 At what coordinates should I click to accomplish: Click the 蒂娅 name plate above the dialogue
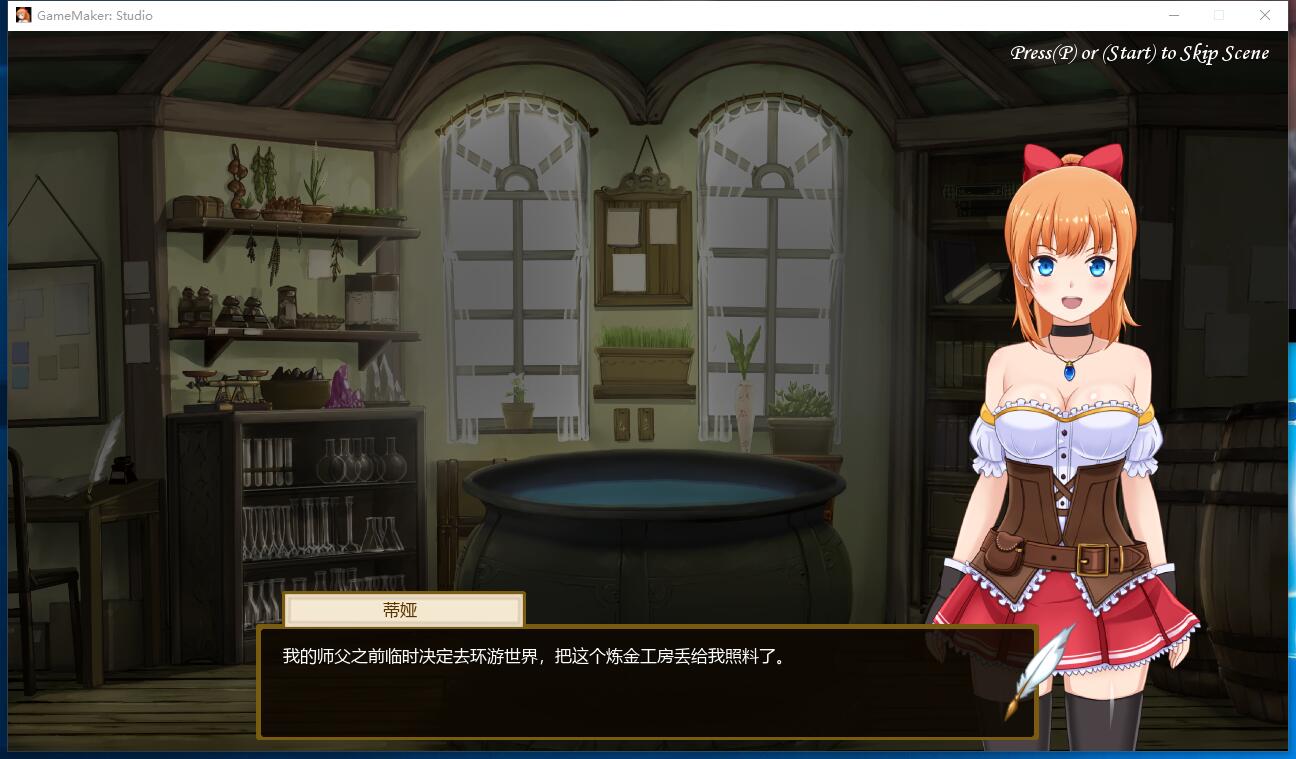(404, 610)
